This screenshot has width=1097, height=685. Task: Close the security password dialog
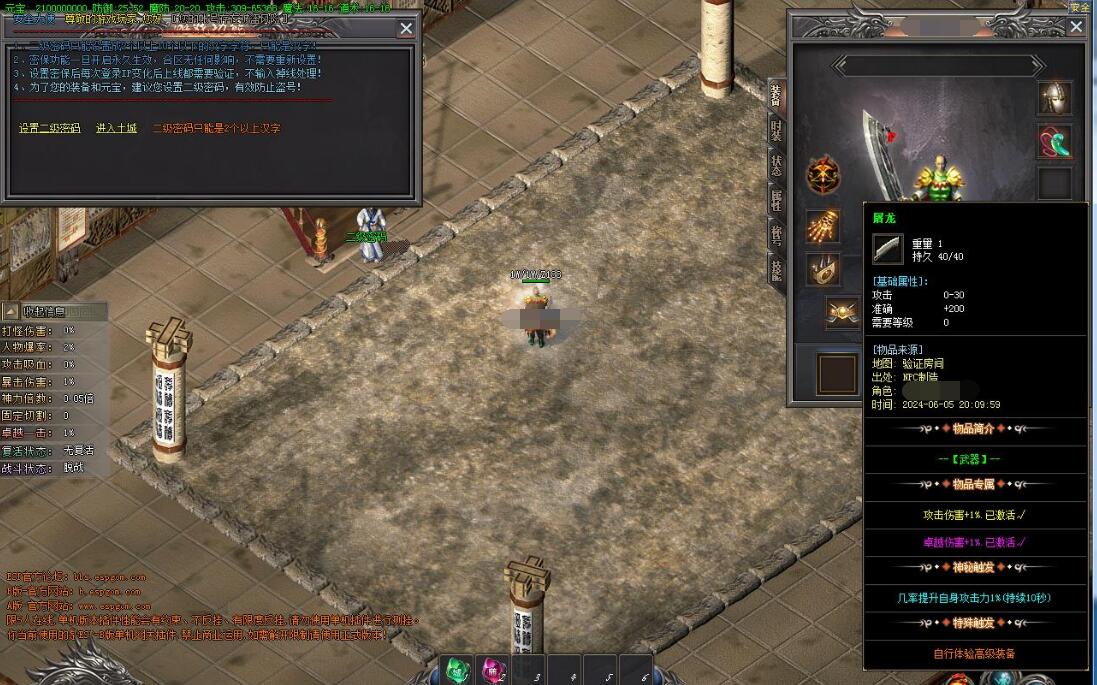pyautogui.click(x=406, y=29)
